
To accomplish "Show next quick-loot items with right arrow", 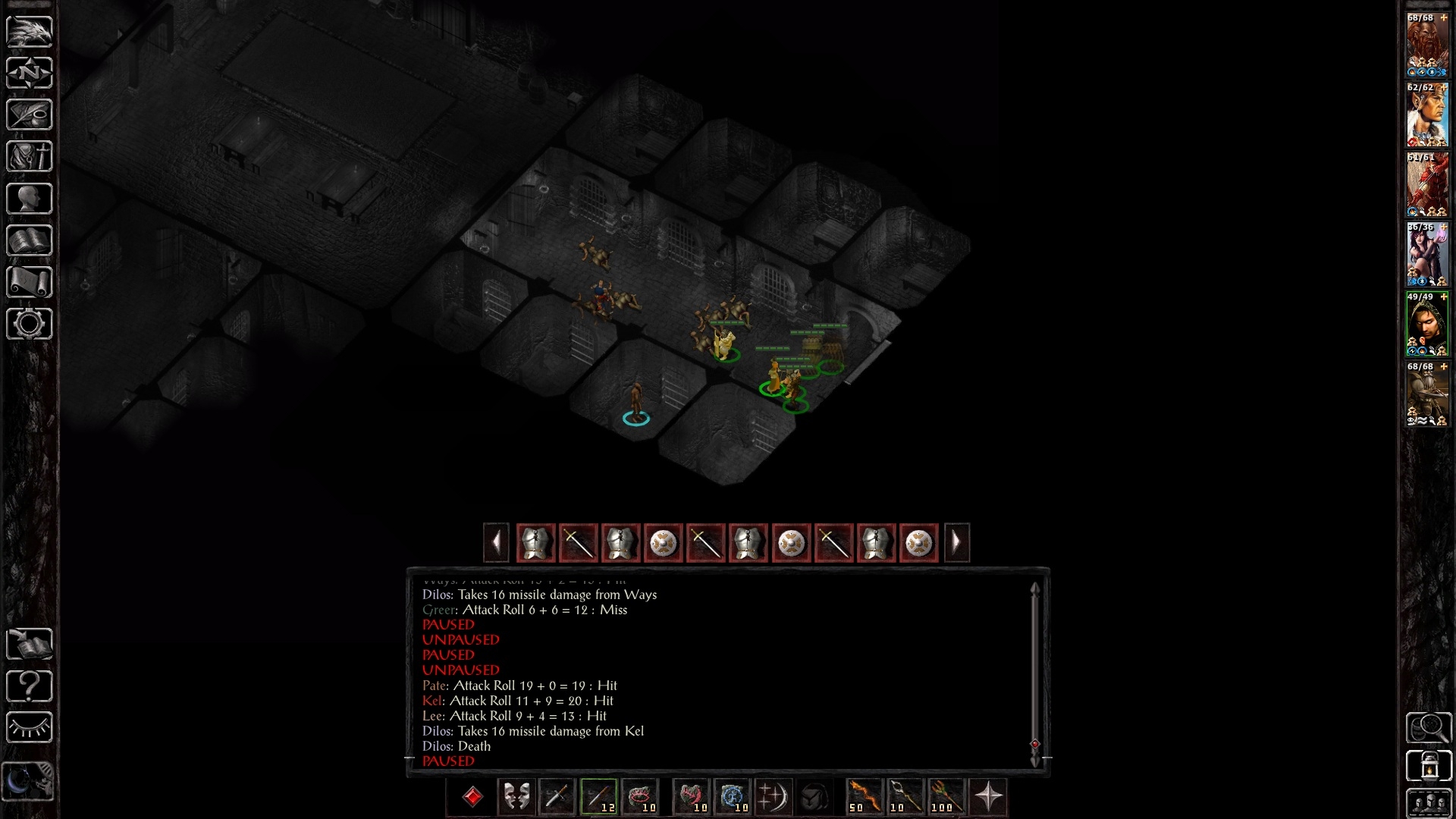I will [x=956, y=543].
